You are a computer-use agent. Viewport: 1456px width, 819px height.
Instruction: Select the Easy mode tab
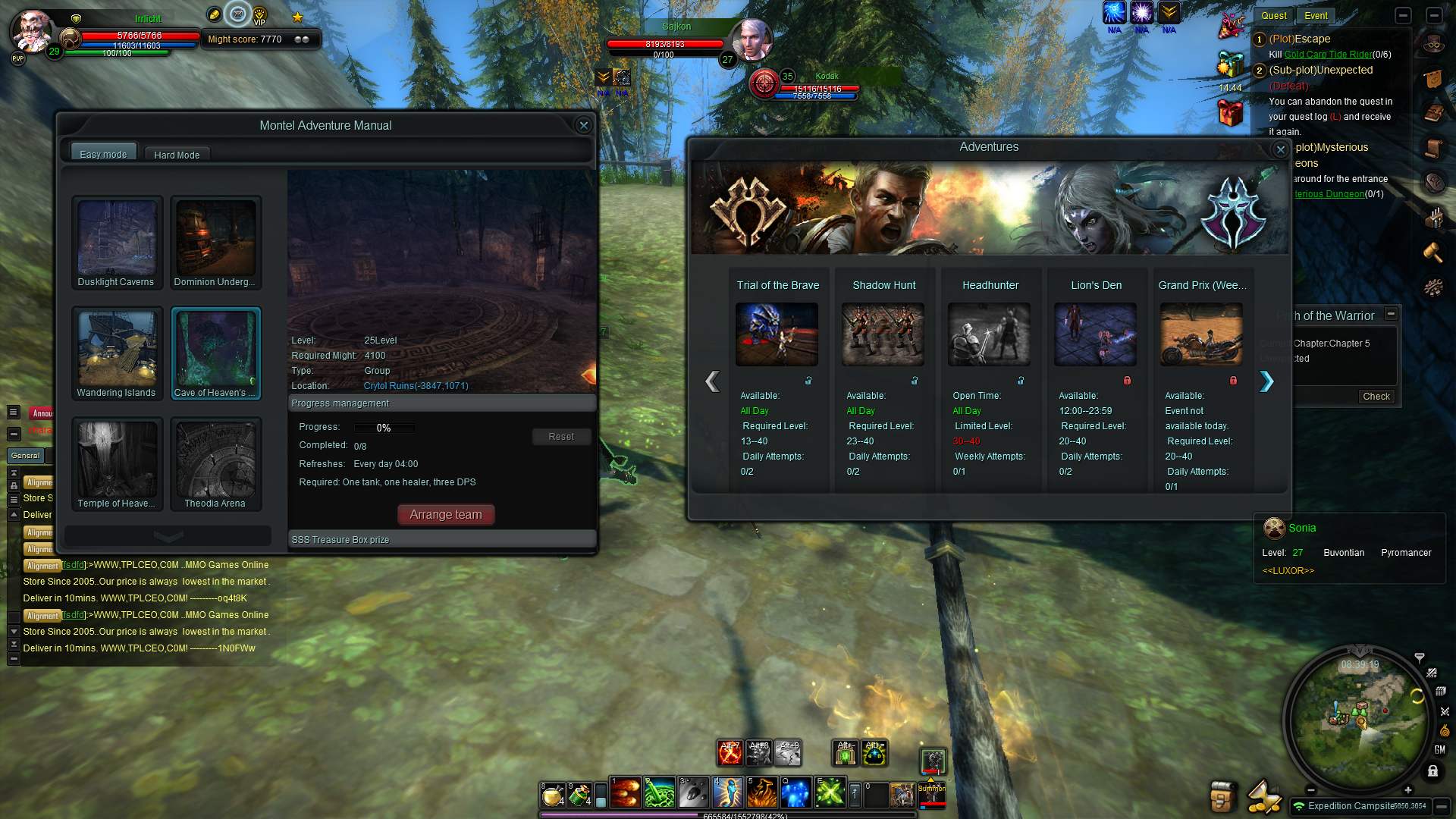click(104, 154)
